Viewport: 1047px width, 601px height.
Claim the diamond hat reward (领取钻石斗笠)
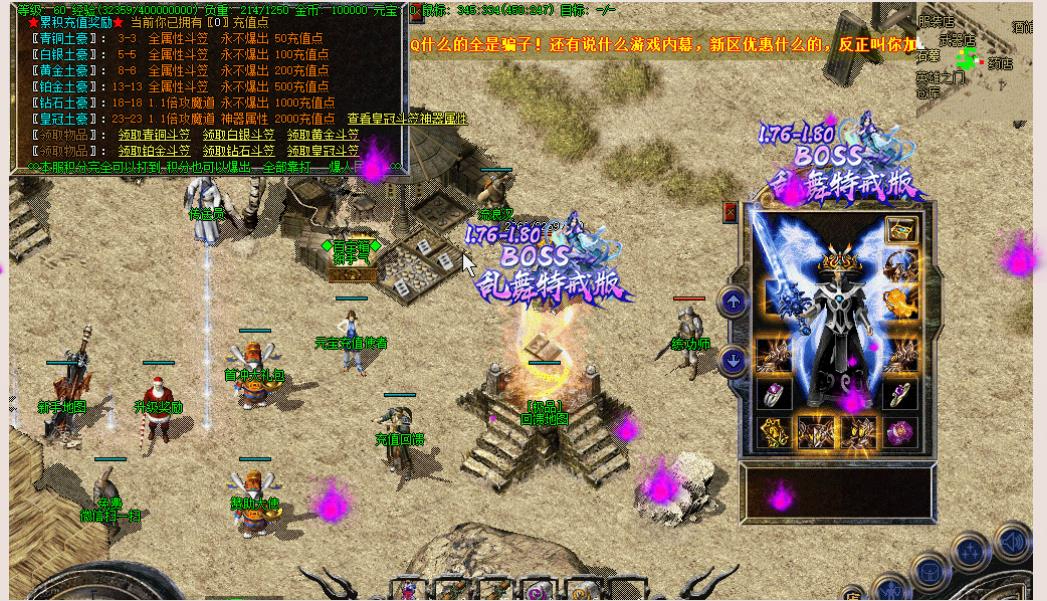238,151
